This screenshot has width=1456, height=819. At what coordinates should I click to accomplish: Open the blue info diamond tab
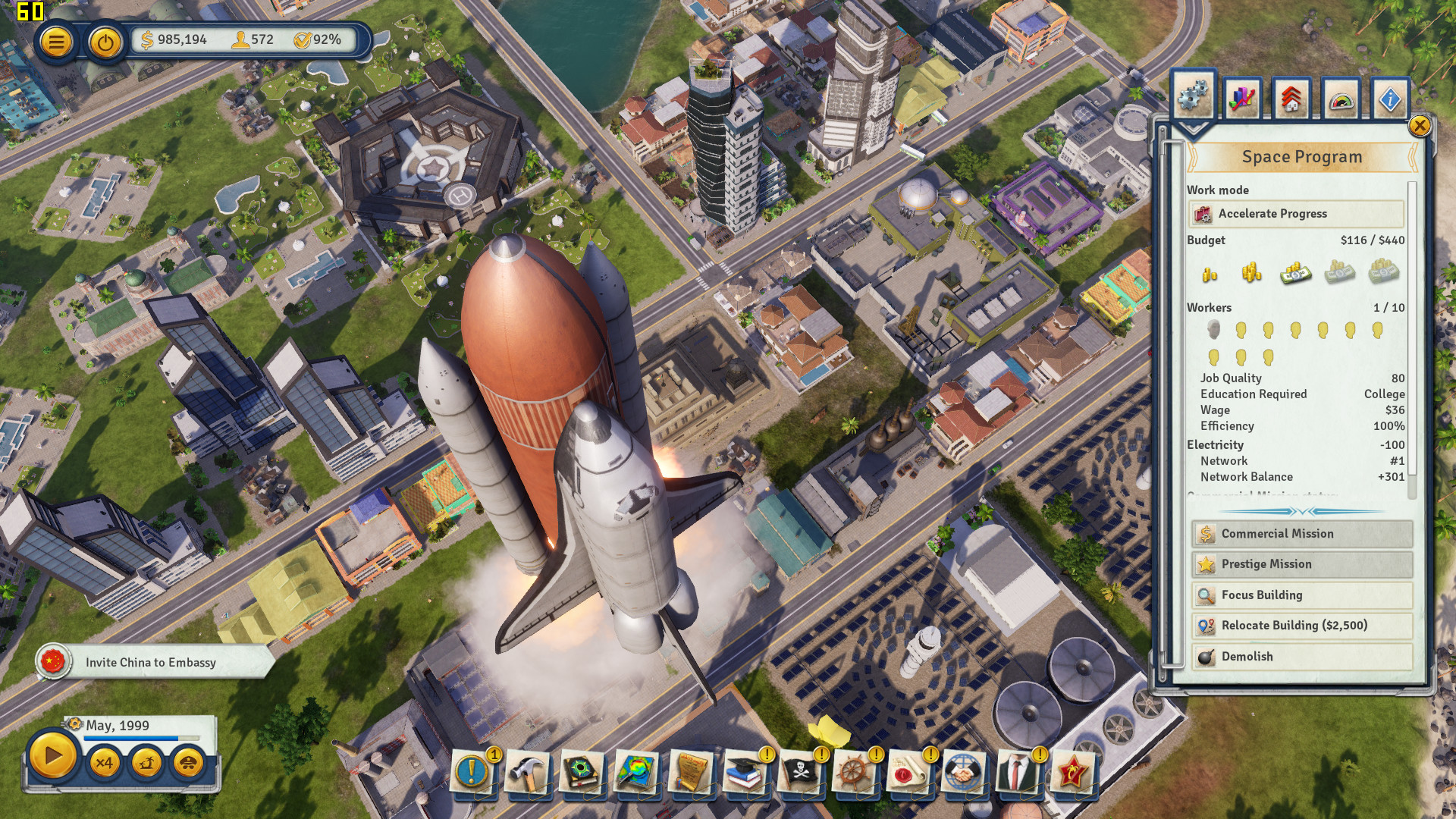coord(1389,99)
